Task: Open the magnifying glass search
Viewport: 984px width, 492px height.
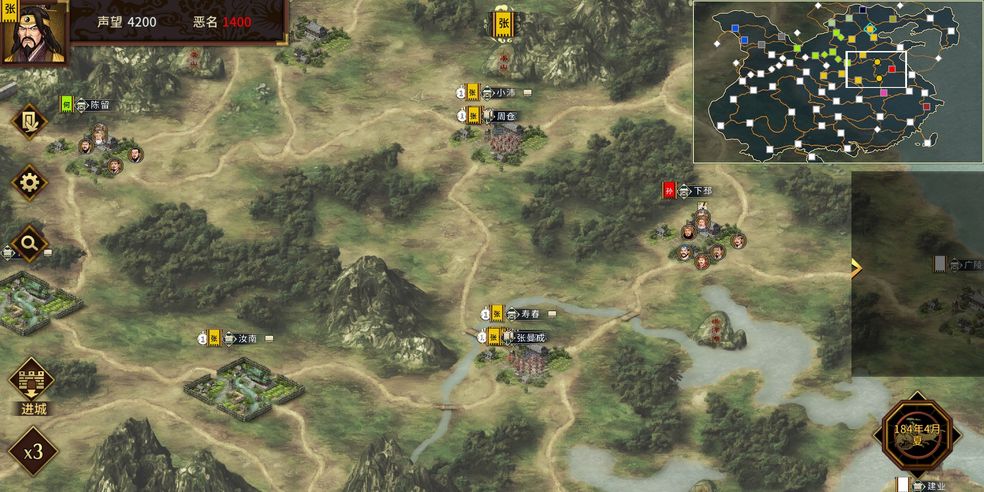Action: click(29, 242)
